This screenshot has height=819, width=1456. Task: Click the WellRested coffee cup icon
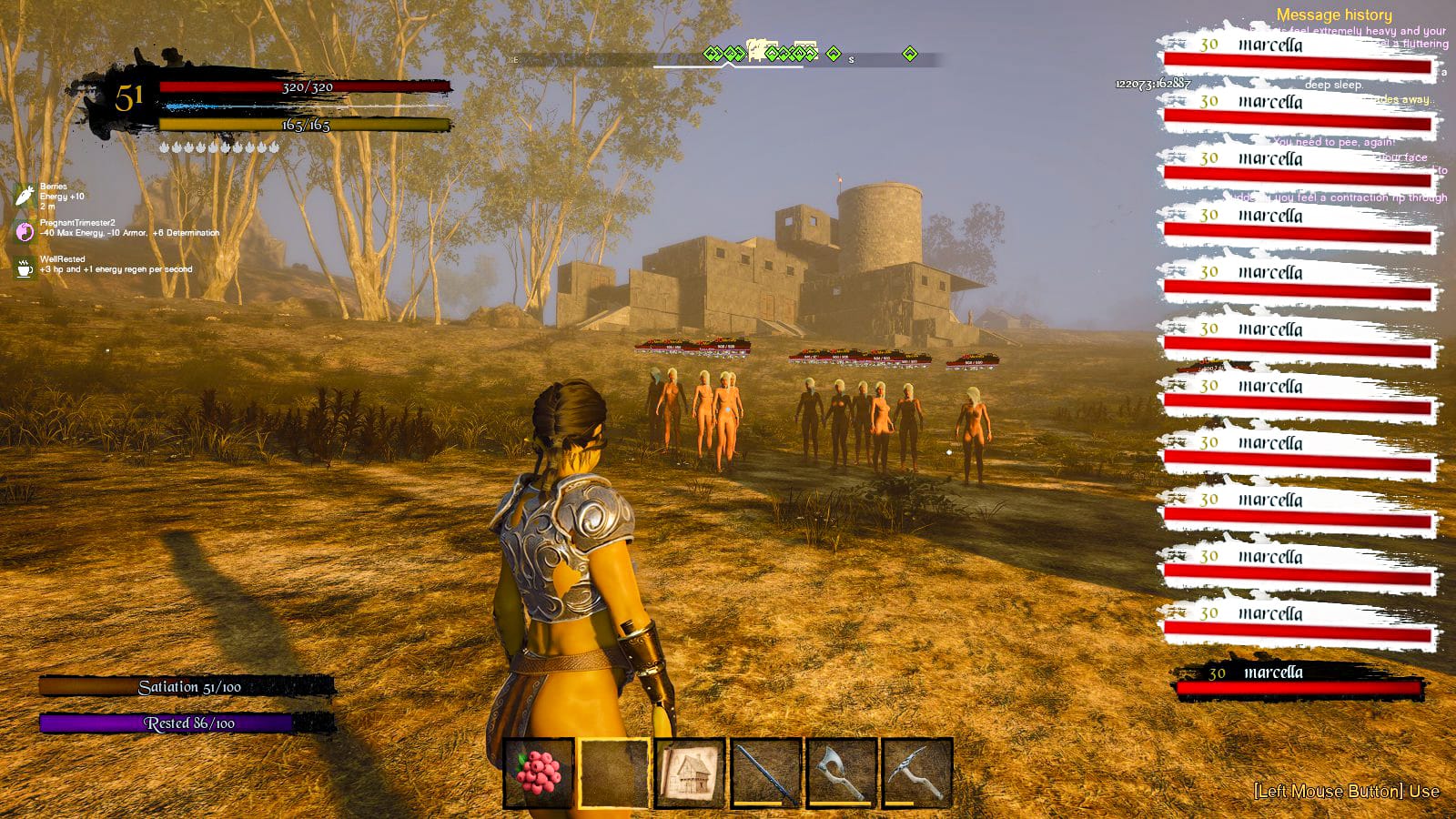pos(25,268)
